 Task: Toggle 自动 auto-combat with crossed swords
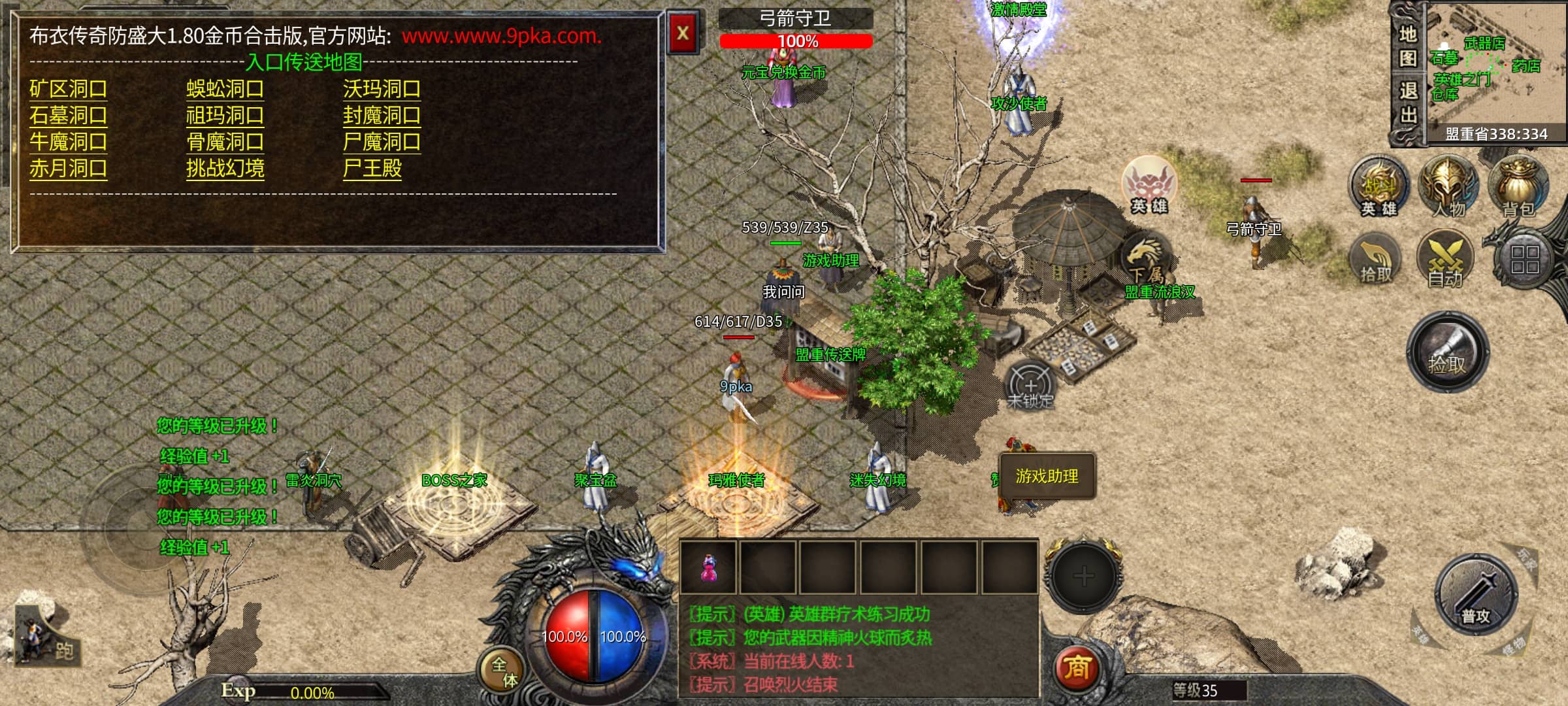pos(1445,260)
